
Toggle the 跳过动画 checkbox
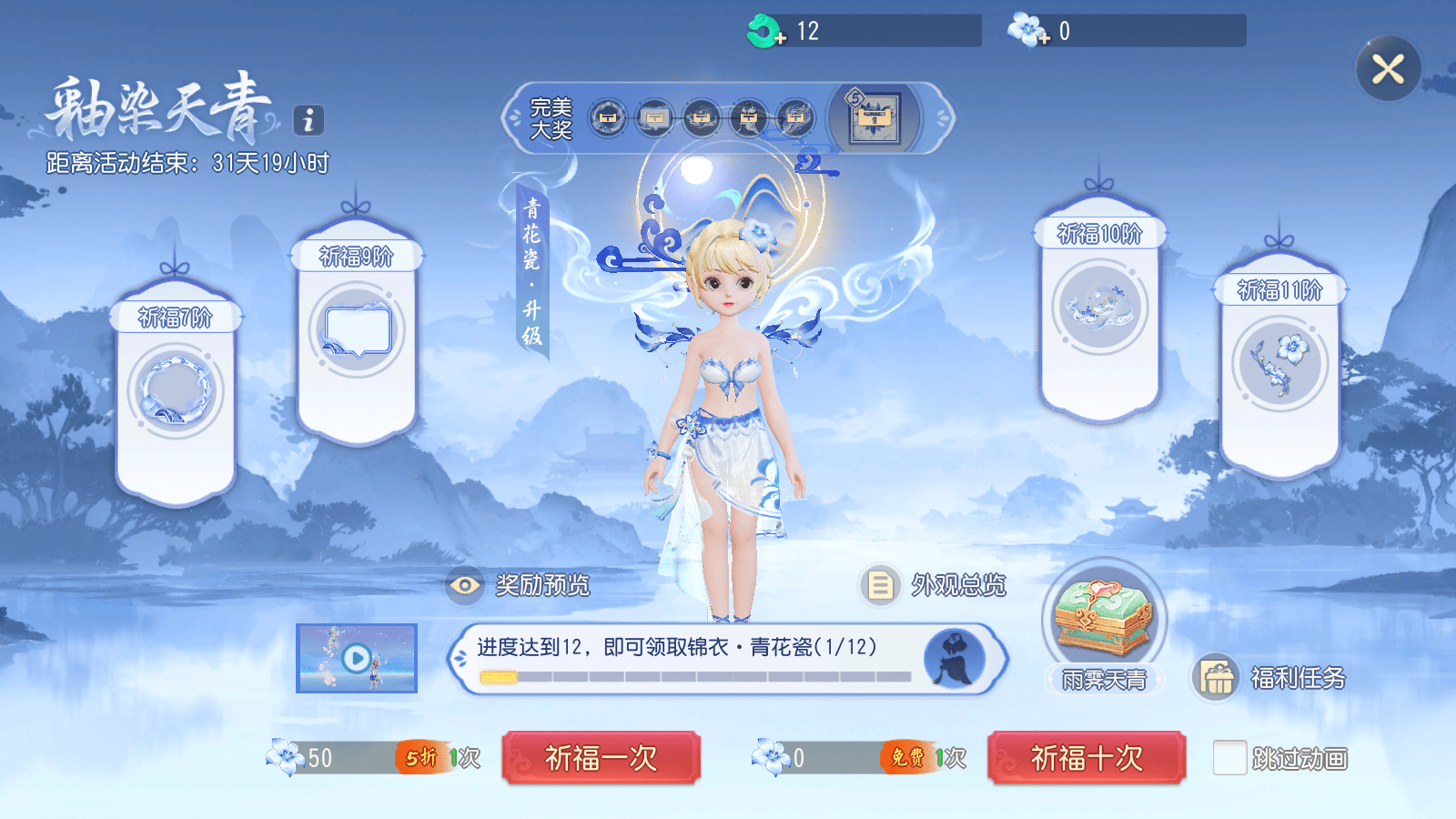tap(1229, 758)
